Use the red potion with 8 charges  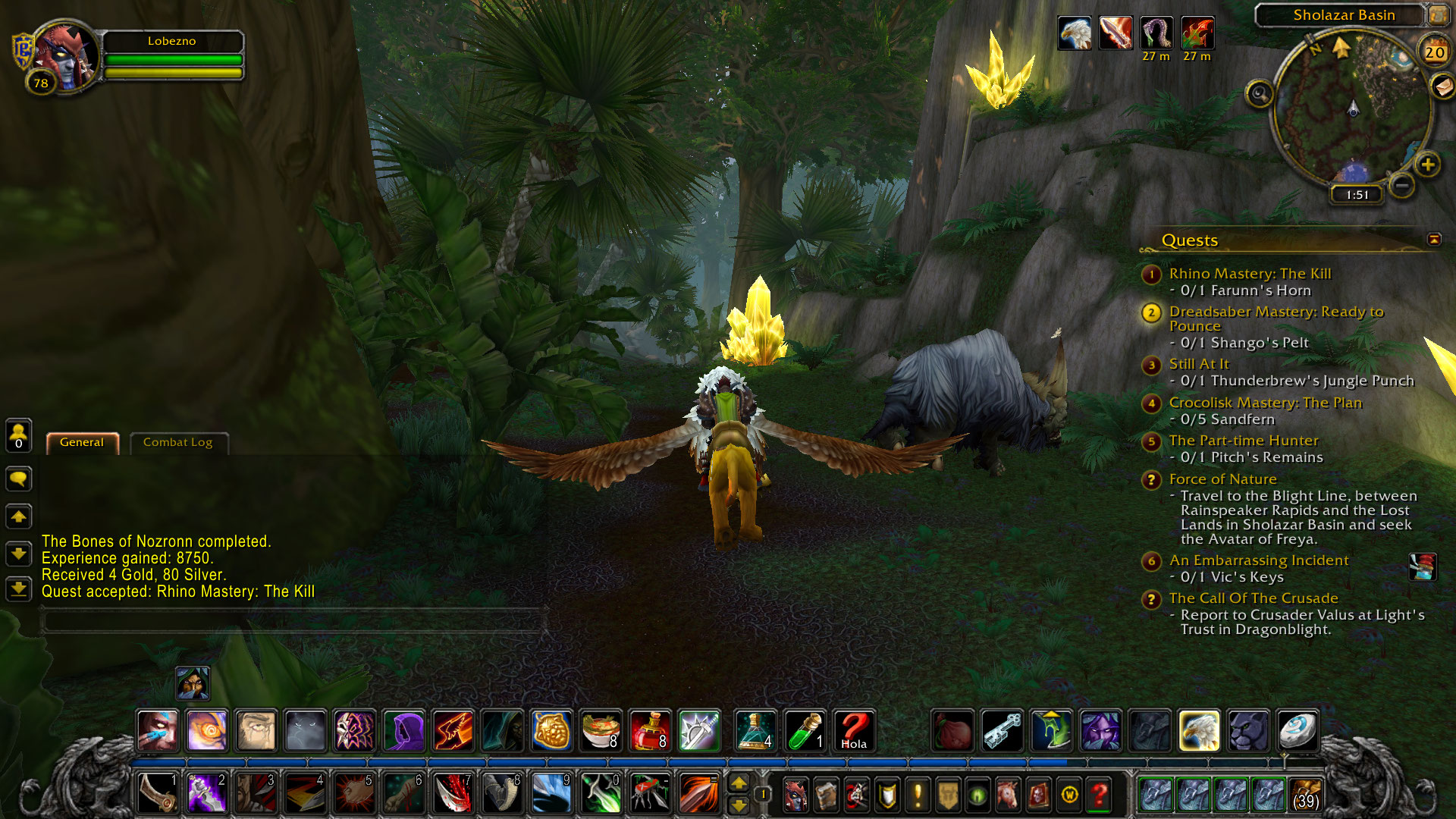650,731
